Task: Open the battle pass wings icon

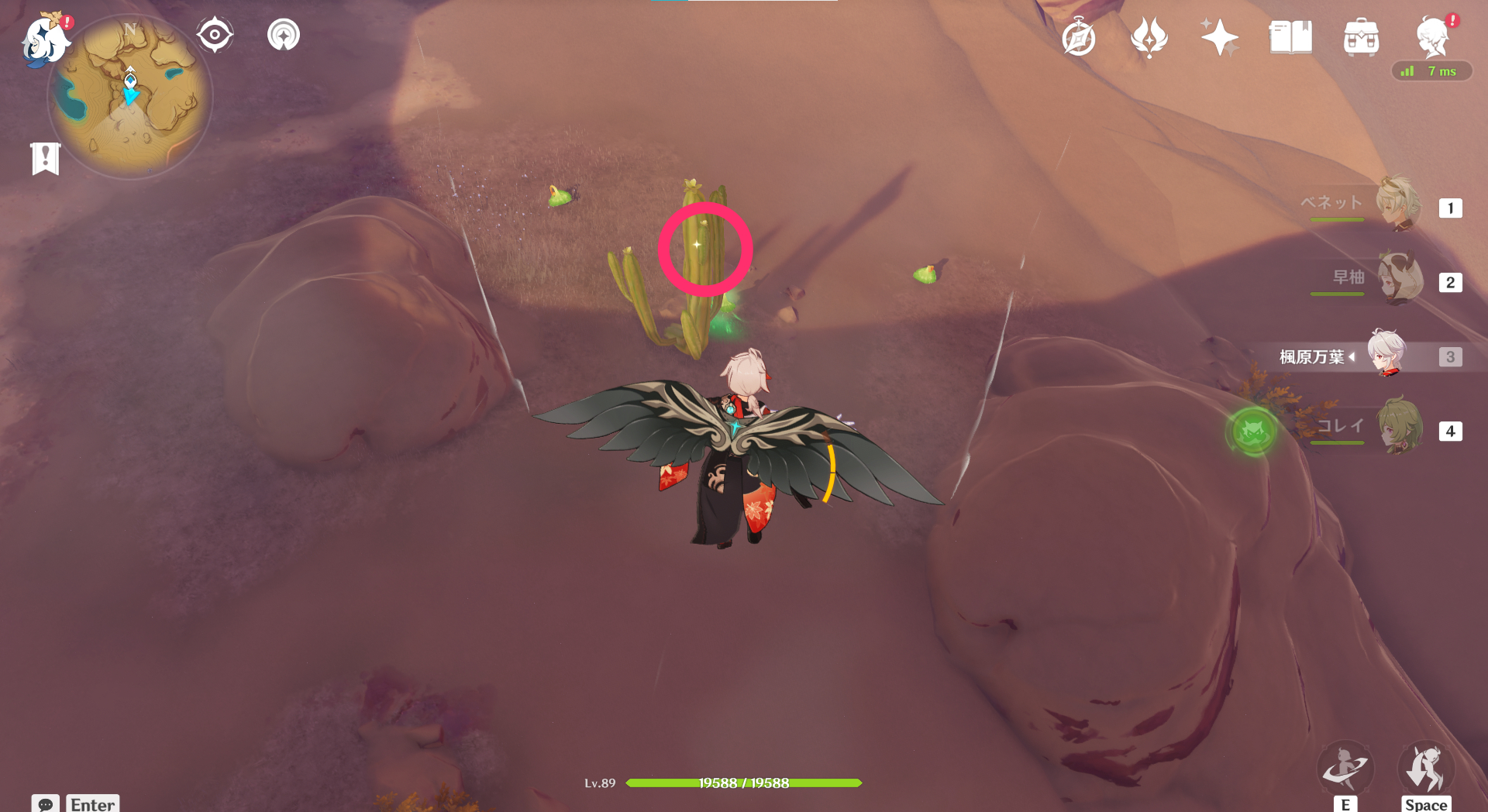Action: 1149,37
